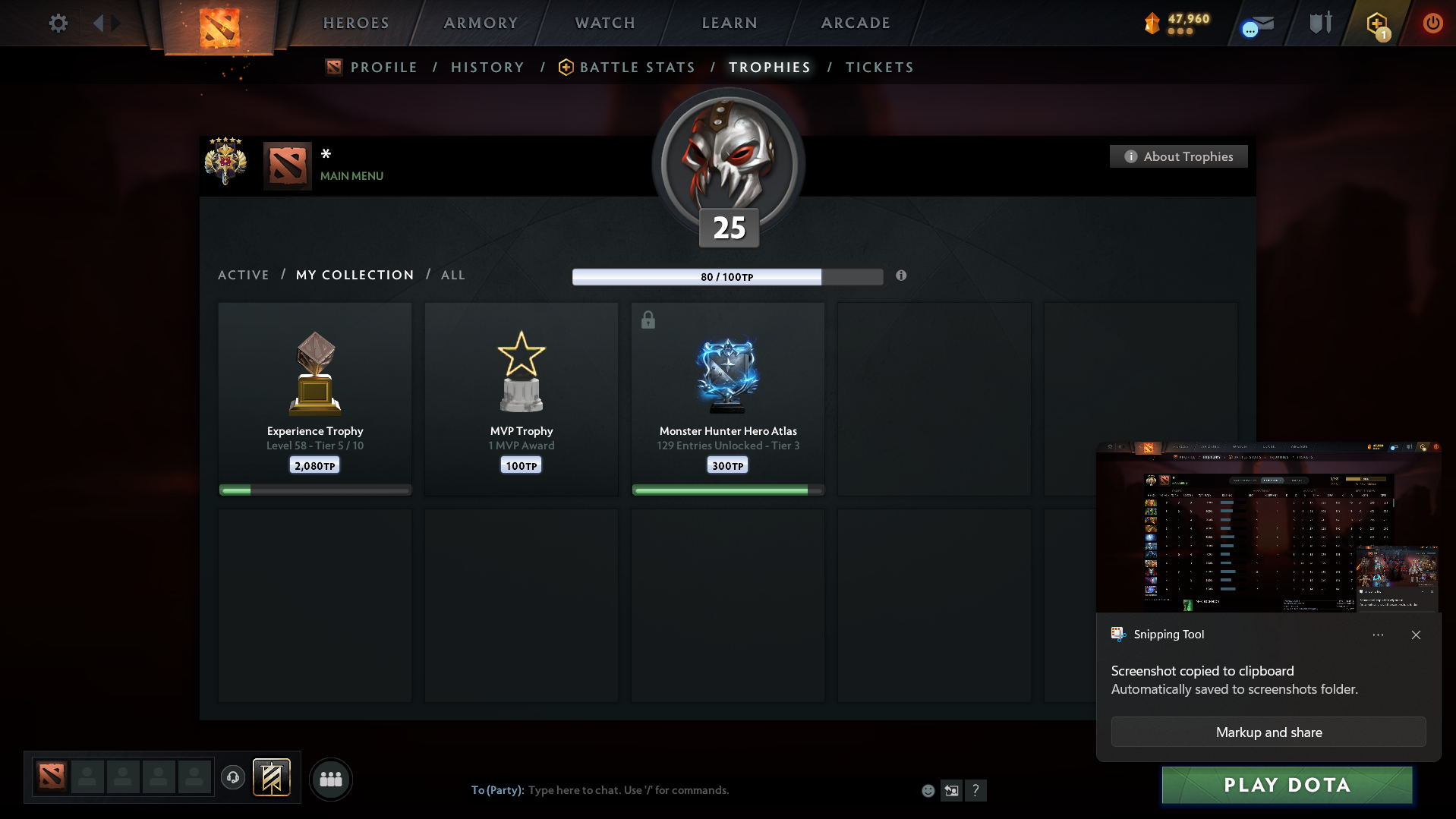Select the ALL trophies filter
Viewport: 1456px width, 819px height.
coord(452,275)
